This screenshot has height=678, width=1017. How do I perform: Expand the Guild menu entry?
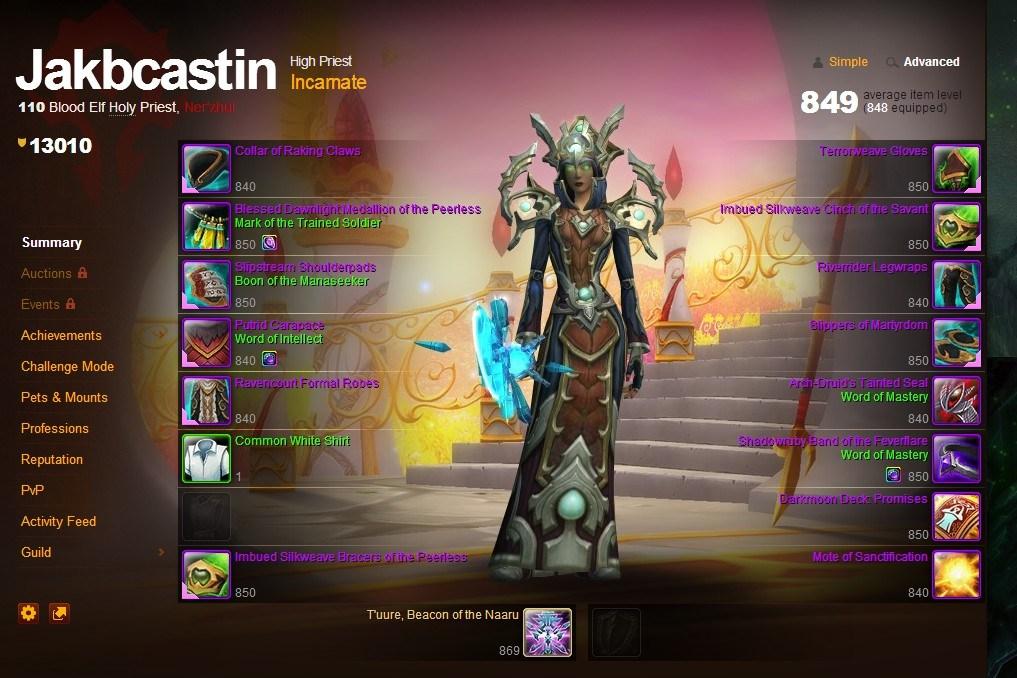(36, 552)
